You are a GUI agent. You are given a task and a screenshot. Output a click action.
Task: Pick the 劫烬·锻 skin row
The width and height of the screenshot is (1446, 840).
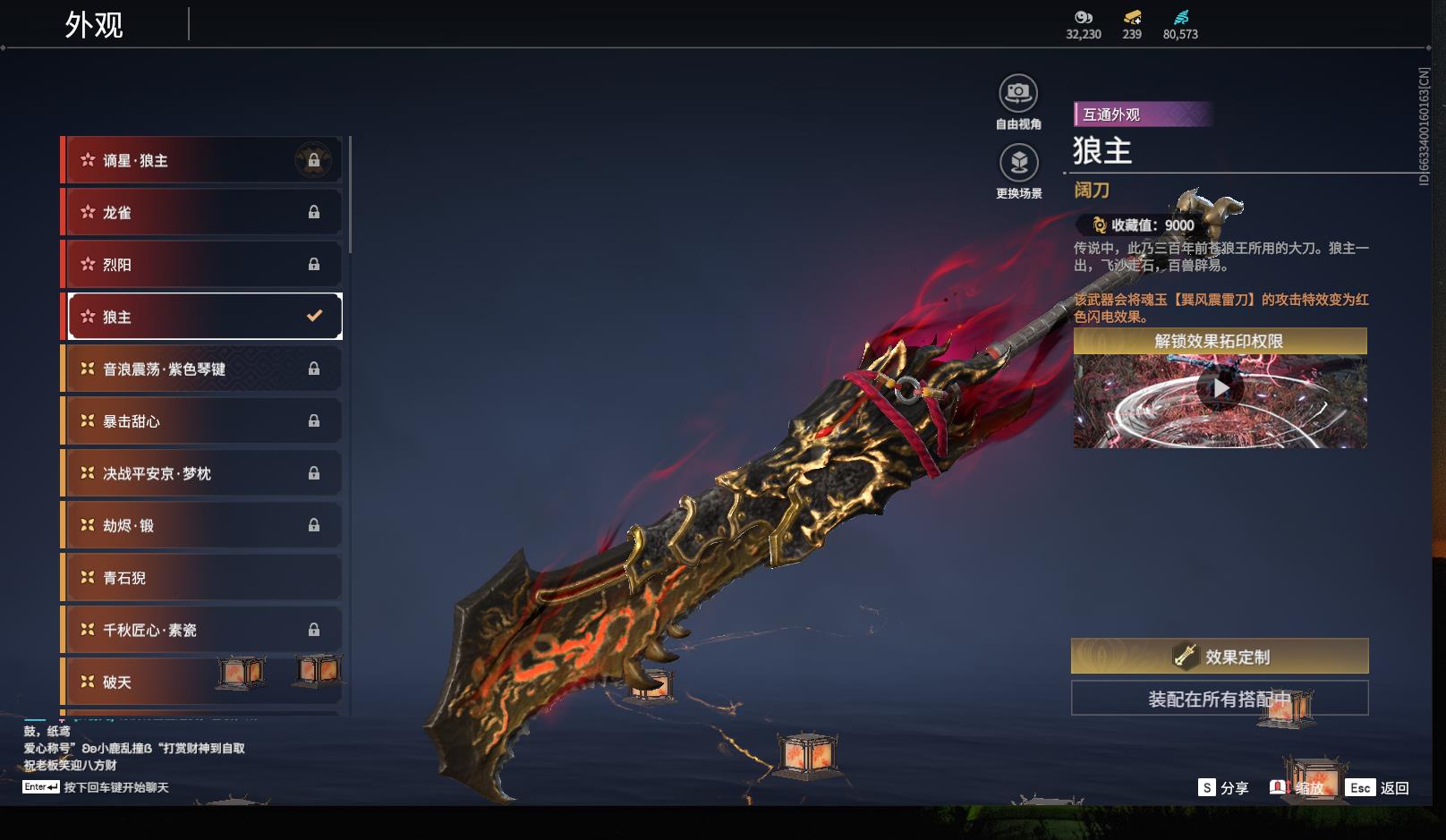coord(201,525)
